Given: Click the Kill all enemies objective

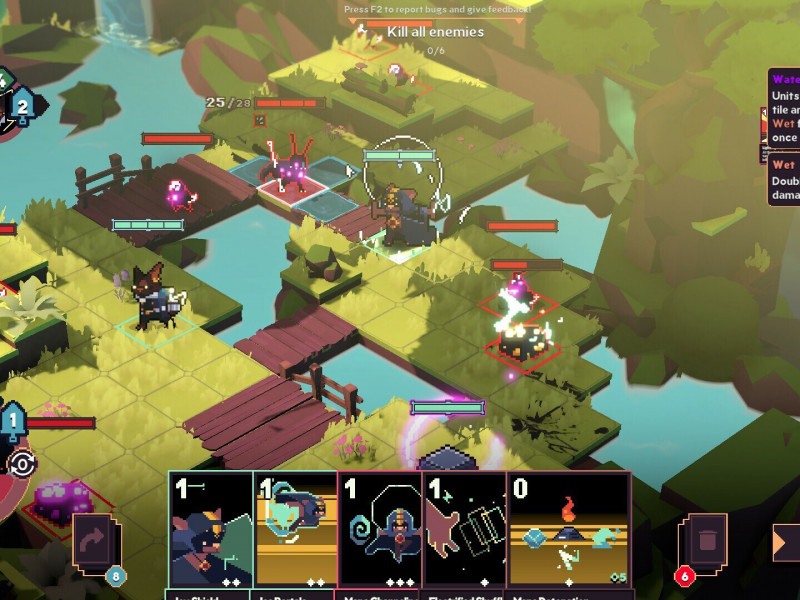Looking at the screenshot, I should [x=435, y=32].
